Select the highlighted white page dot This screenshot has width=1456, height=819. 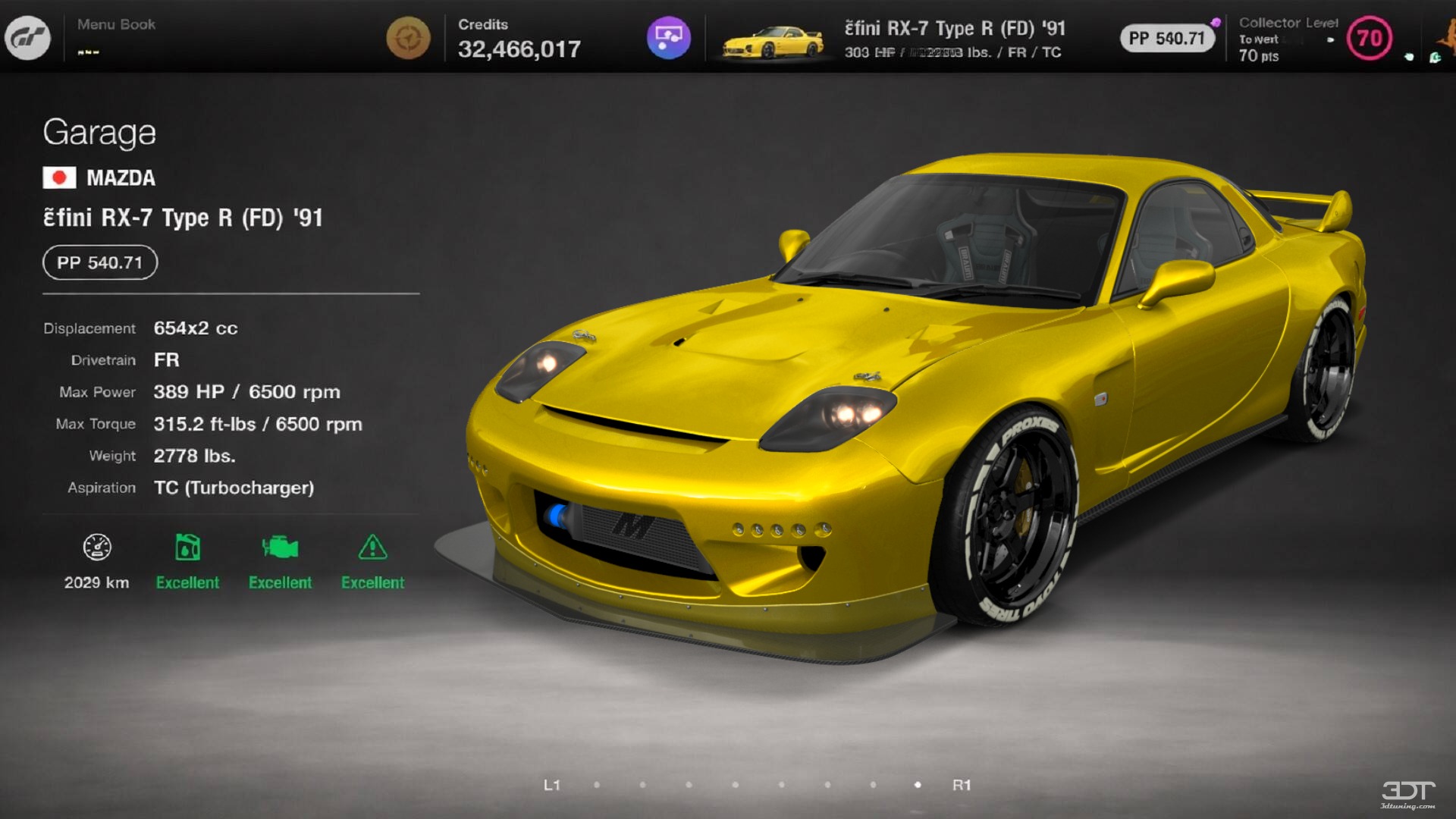(x=918, y=786)
